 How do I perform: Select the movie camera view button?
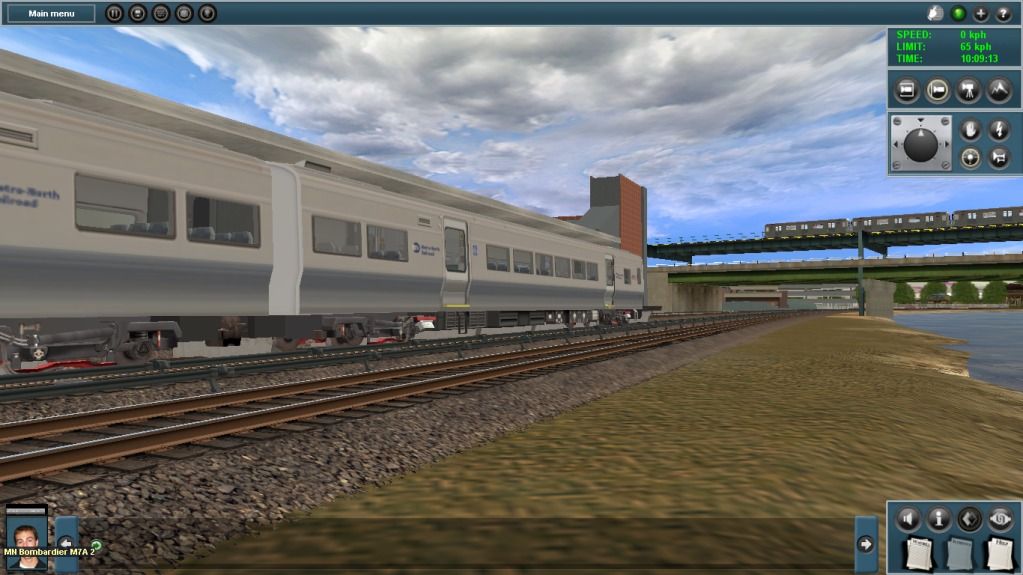[x=968, y=91]
